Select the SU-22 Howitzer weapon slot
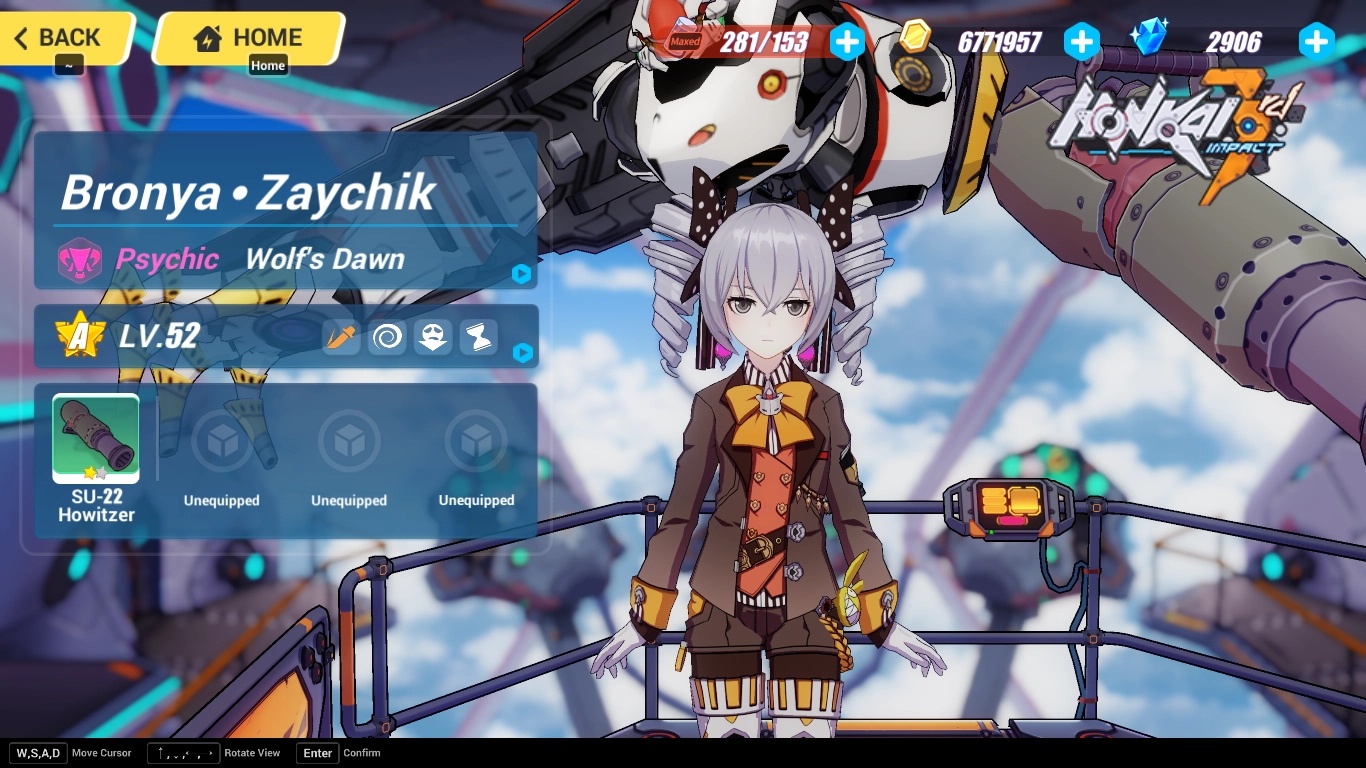This screenshot has width=1366, height=768. click(x=95, y=437)
